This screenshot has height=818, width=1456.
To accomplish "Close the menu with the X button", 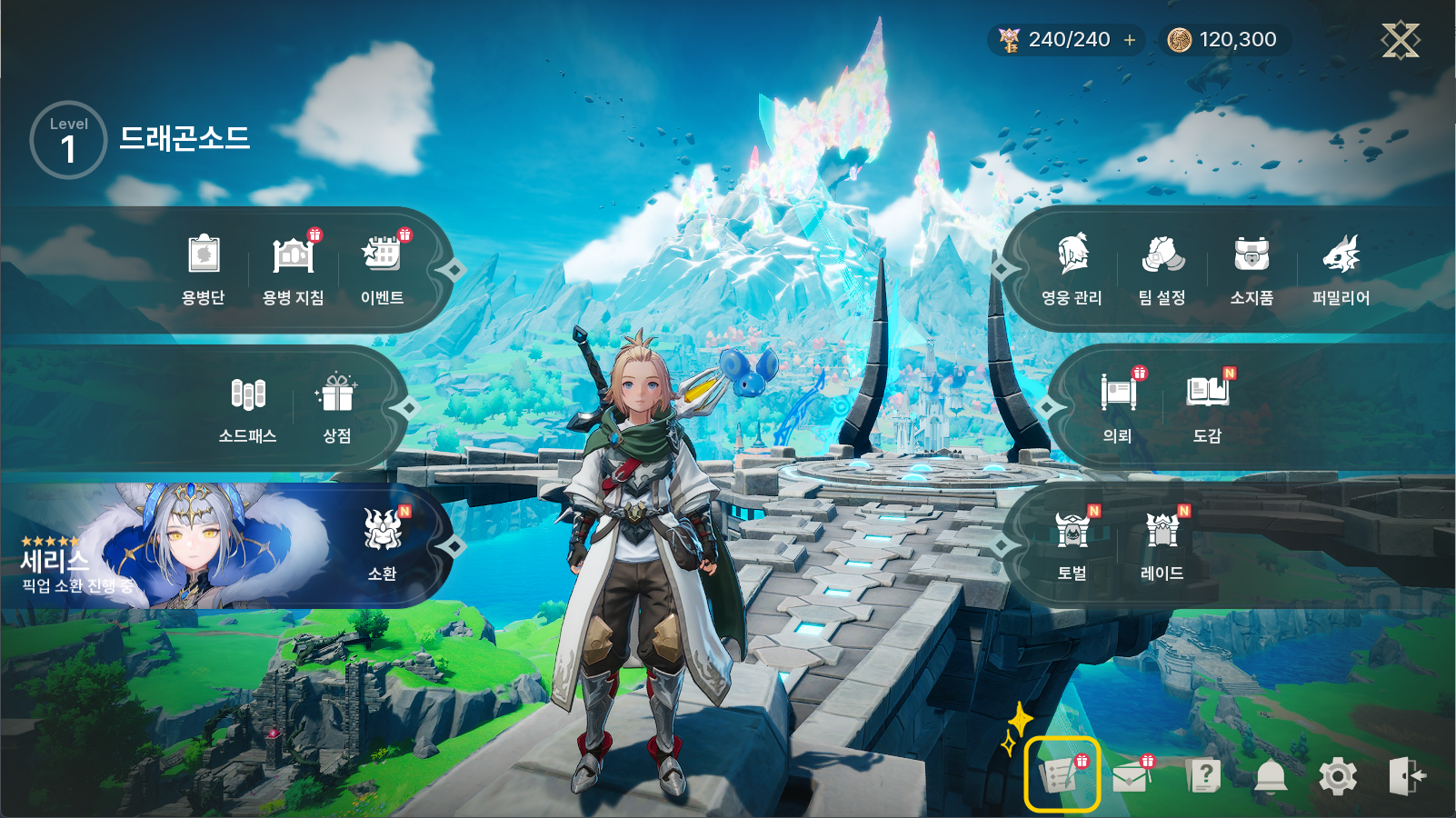I will (1400, 40).
